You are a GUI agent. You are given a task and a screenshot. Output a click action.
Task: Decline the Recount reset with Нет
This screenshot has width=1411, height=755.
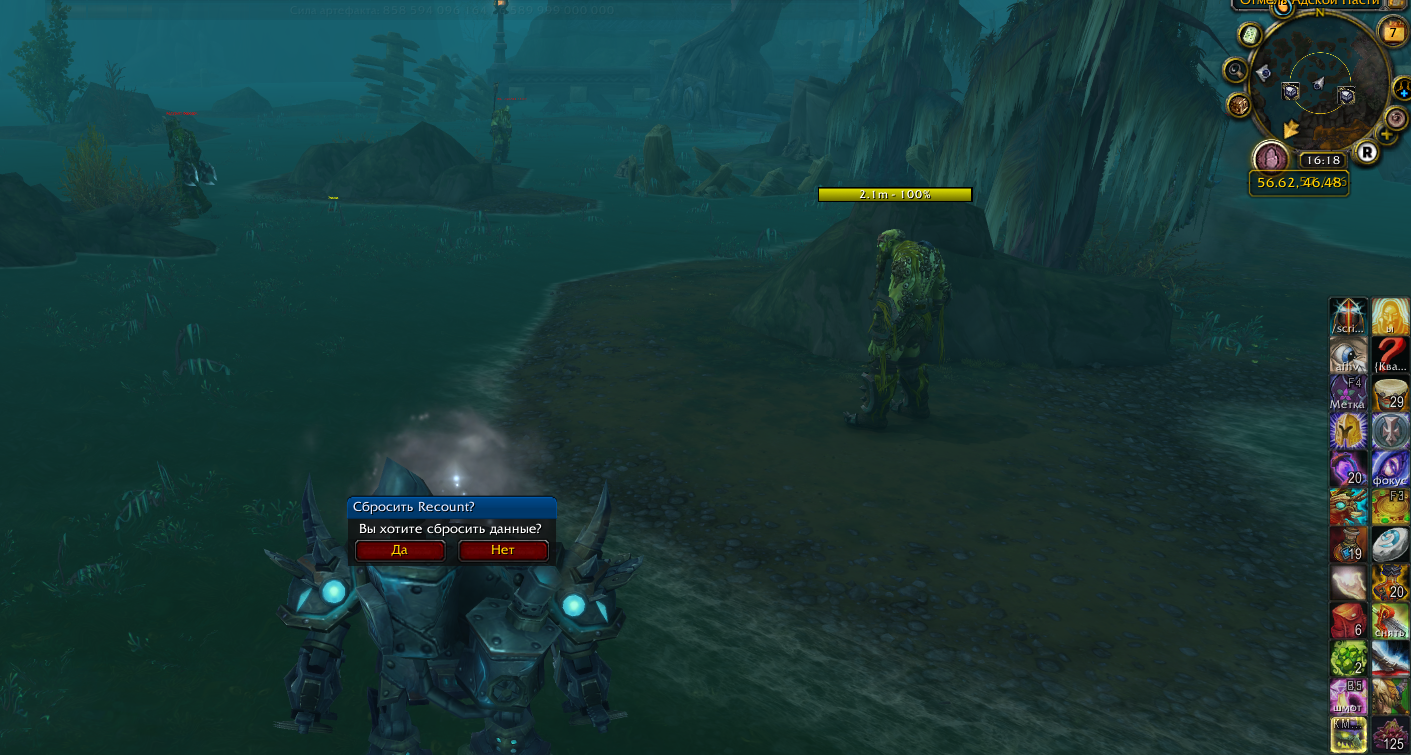(x=503, y=550)
